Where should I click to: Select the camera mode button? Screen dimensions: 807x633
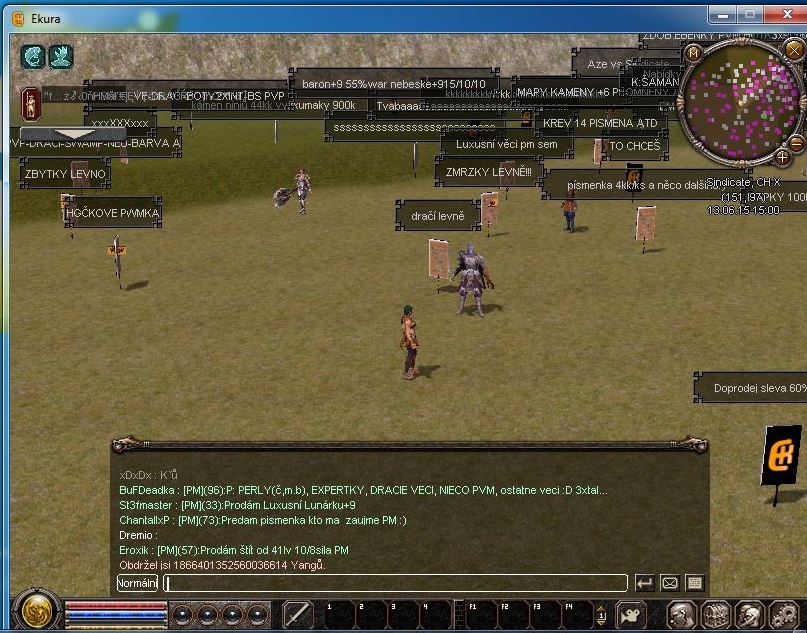coord(631,614)
